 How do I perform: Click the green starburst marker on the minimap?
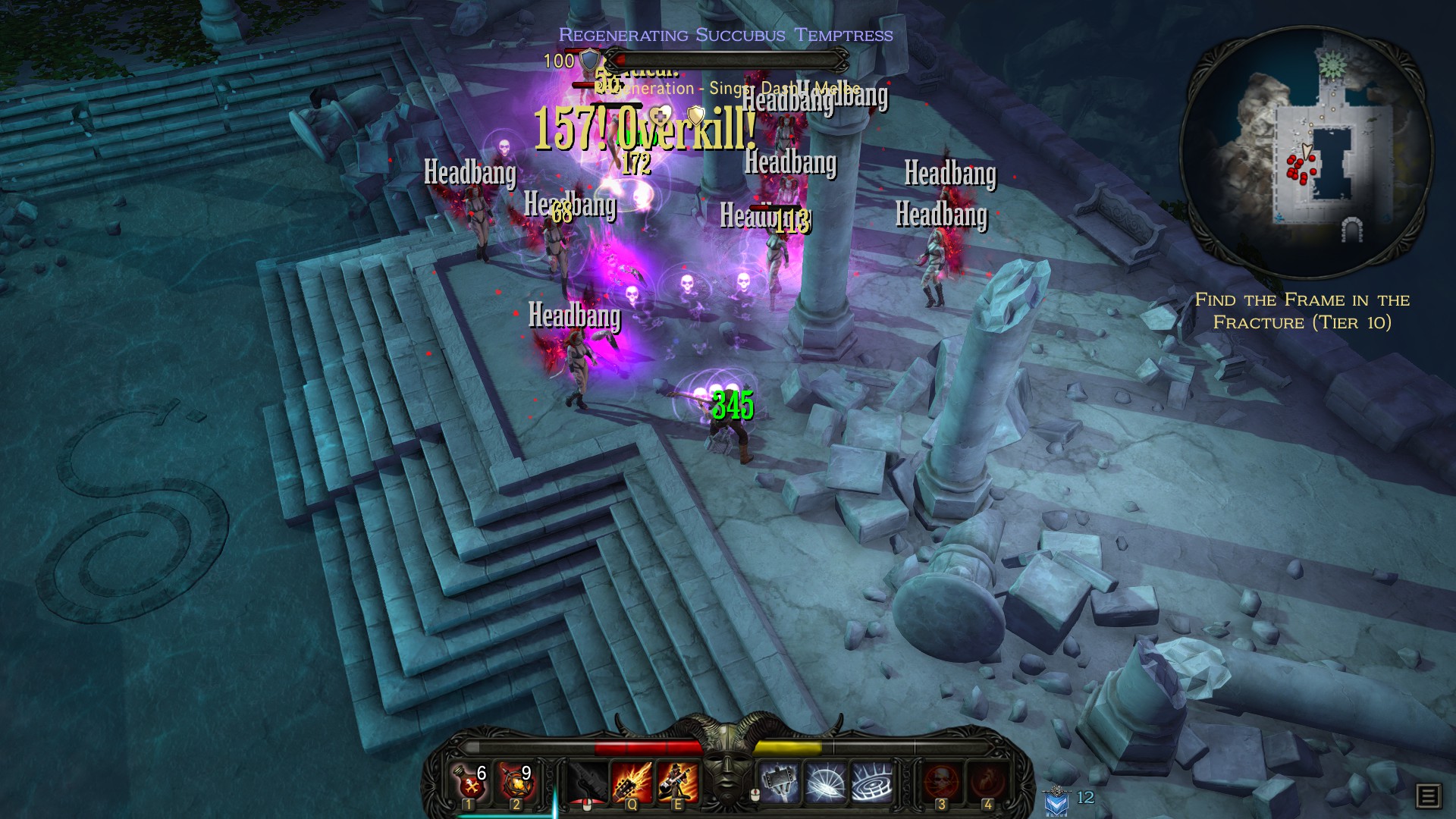(x=1332, y=65)
